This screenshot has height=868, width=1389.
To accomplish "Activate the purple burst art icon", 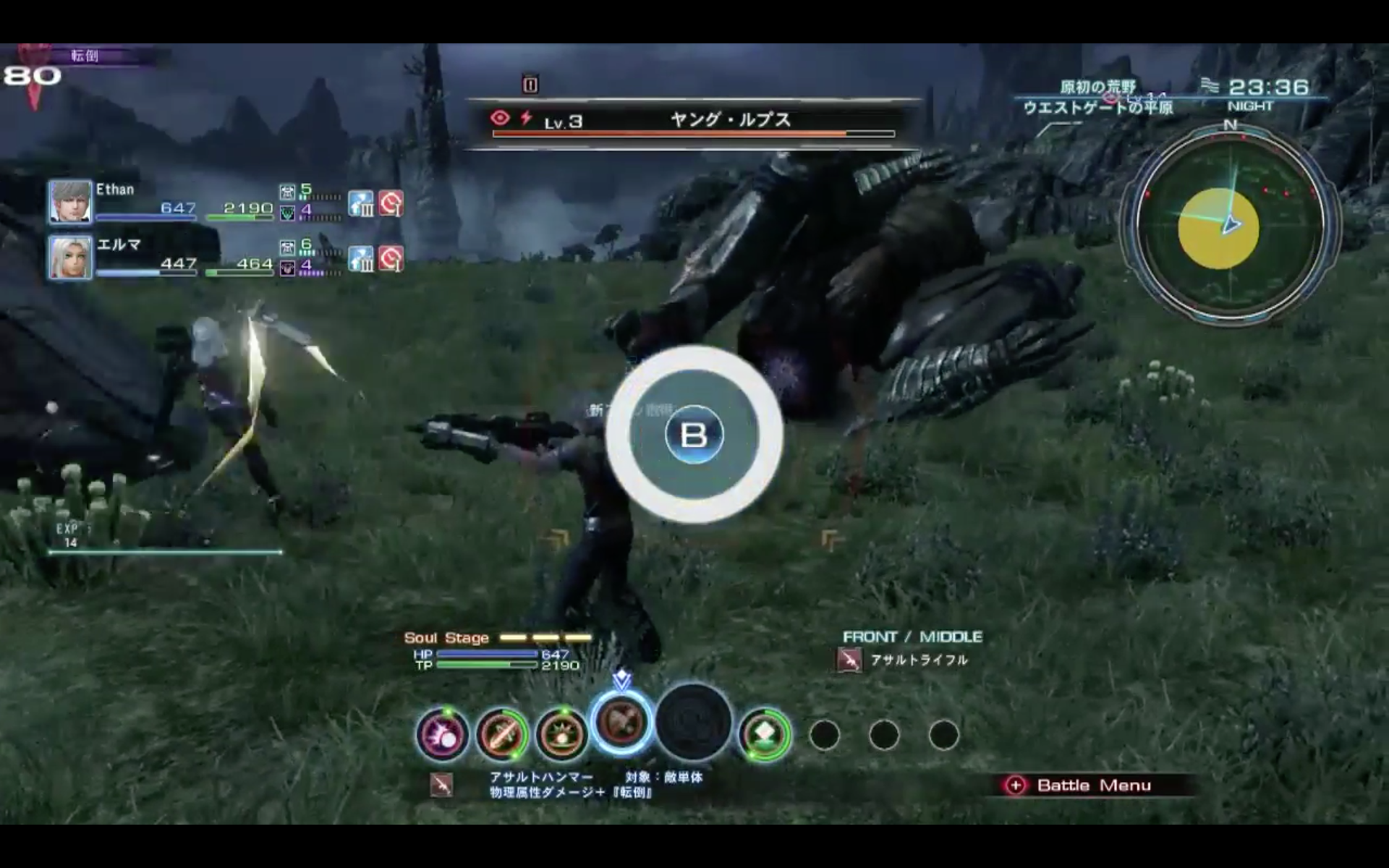I will point(441,735).
